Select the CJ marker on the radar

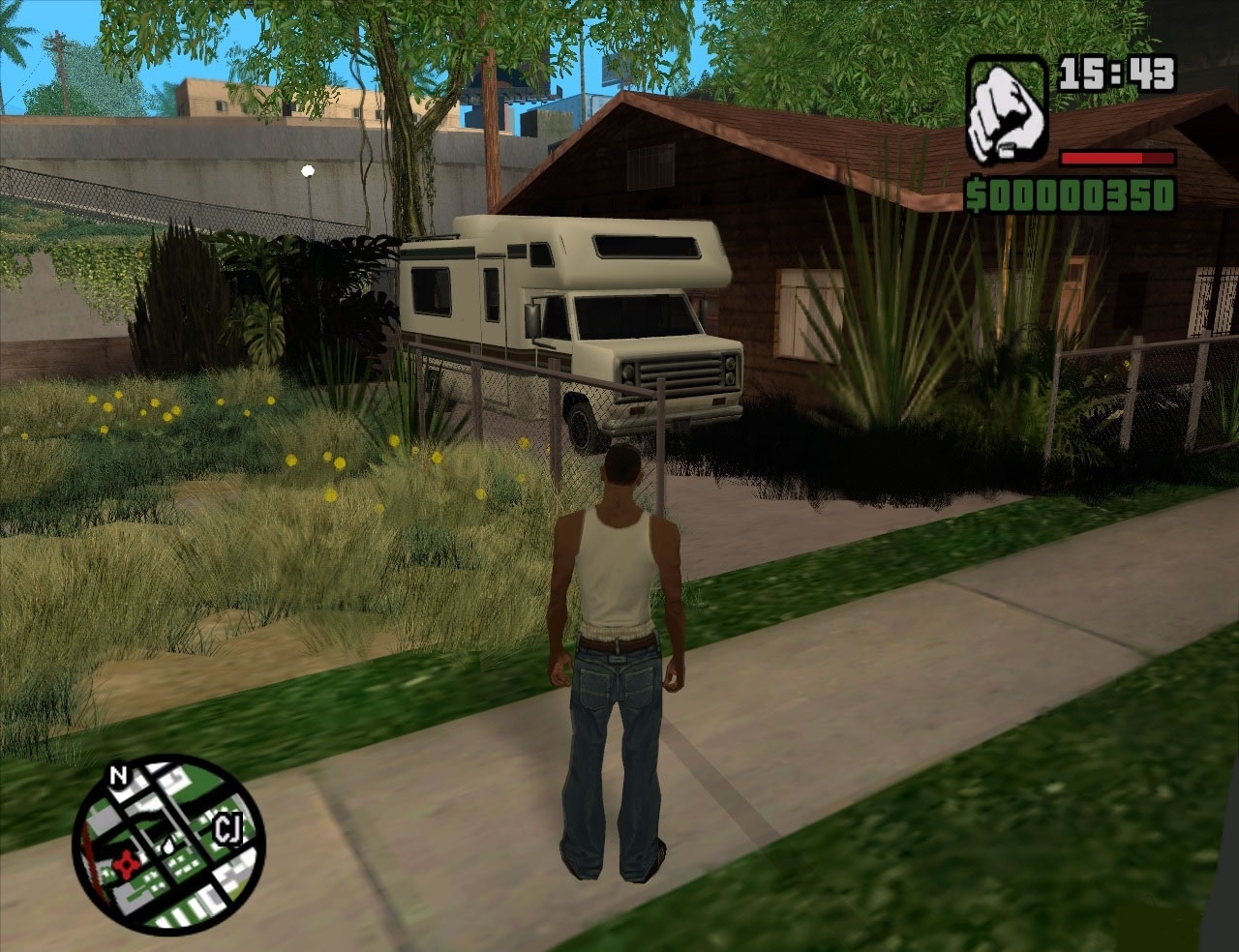(227, 829)
